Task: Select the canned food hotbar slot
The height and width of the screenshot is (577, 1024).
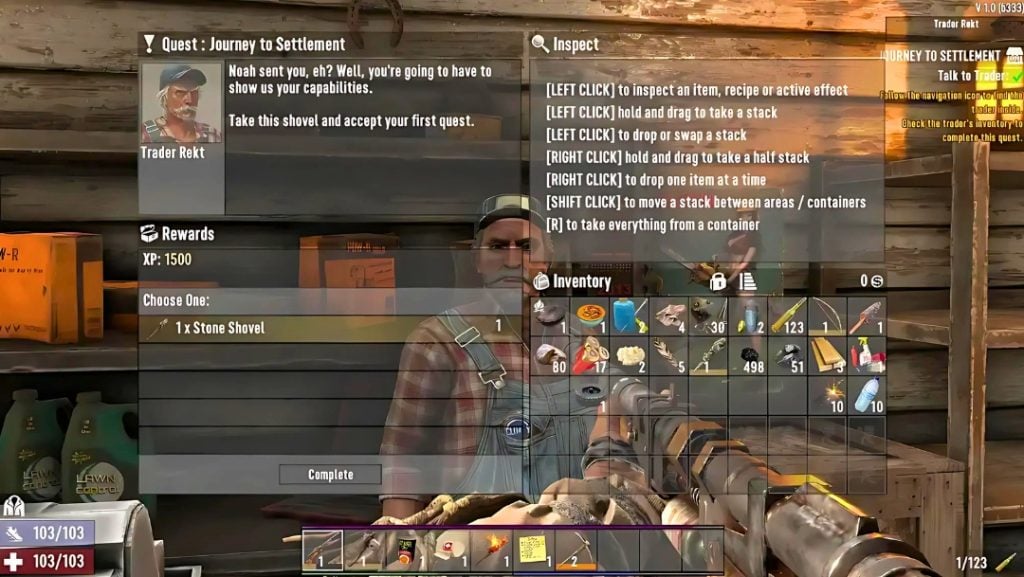Action: pyautogui.click(x=407, y=548)
